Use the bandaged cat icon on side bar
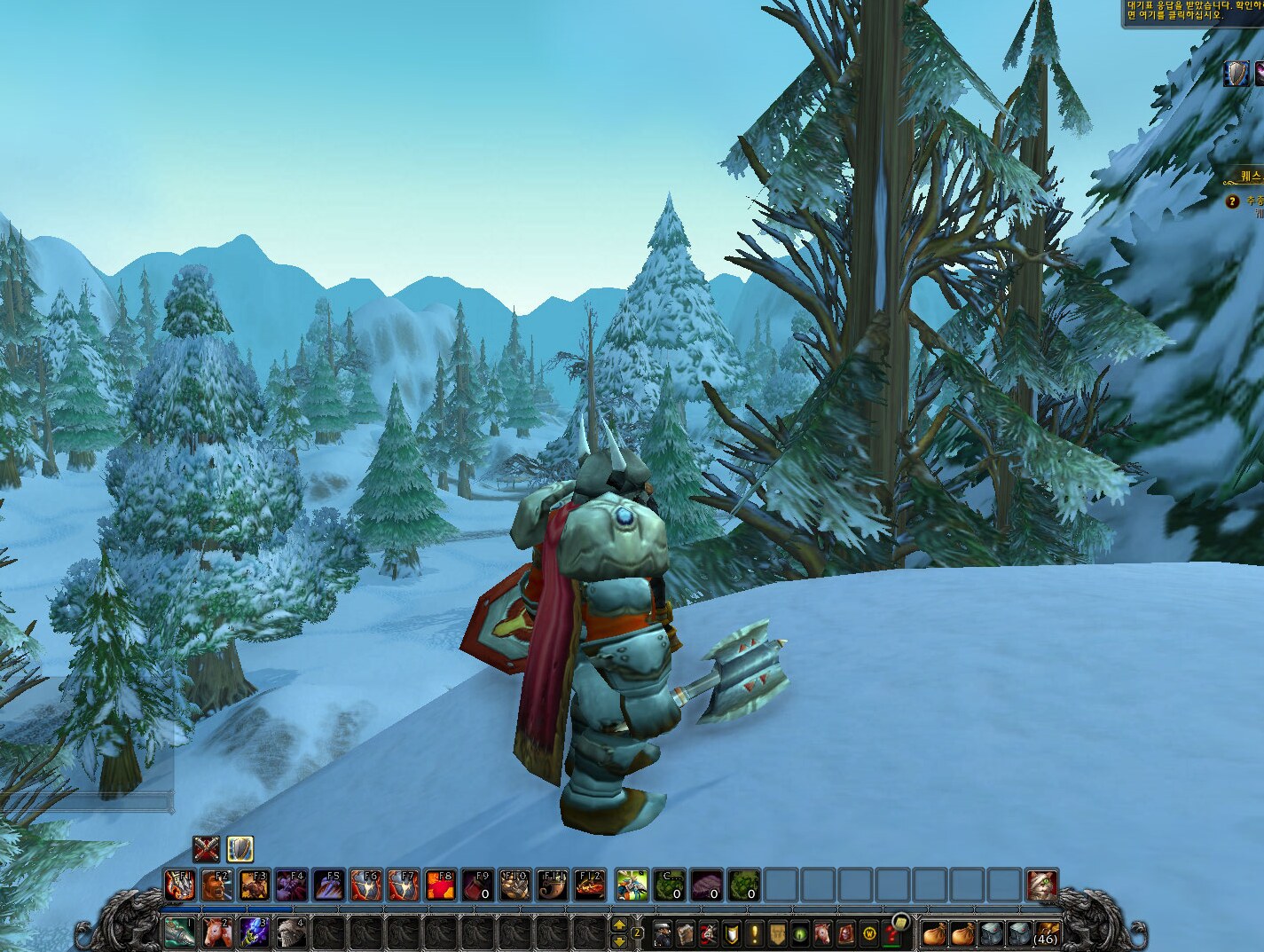 (x=1042, y=885)
